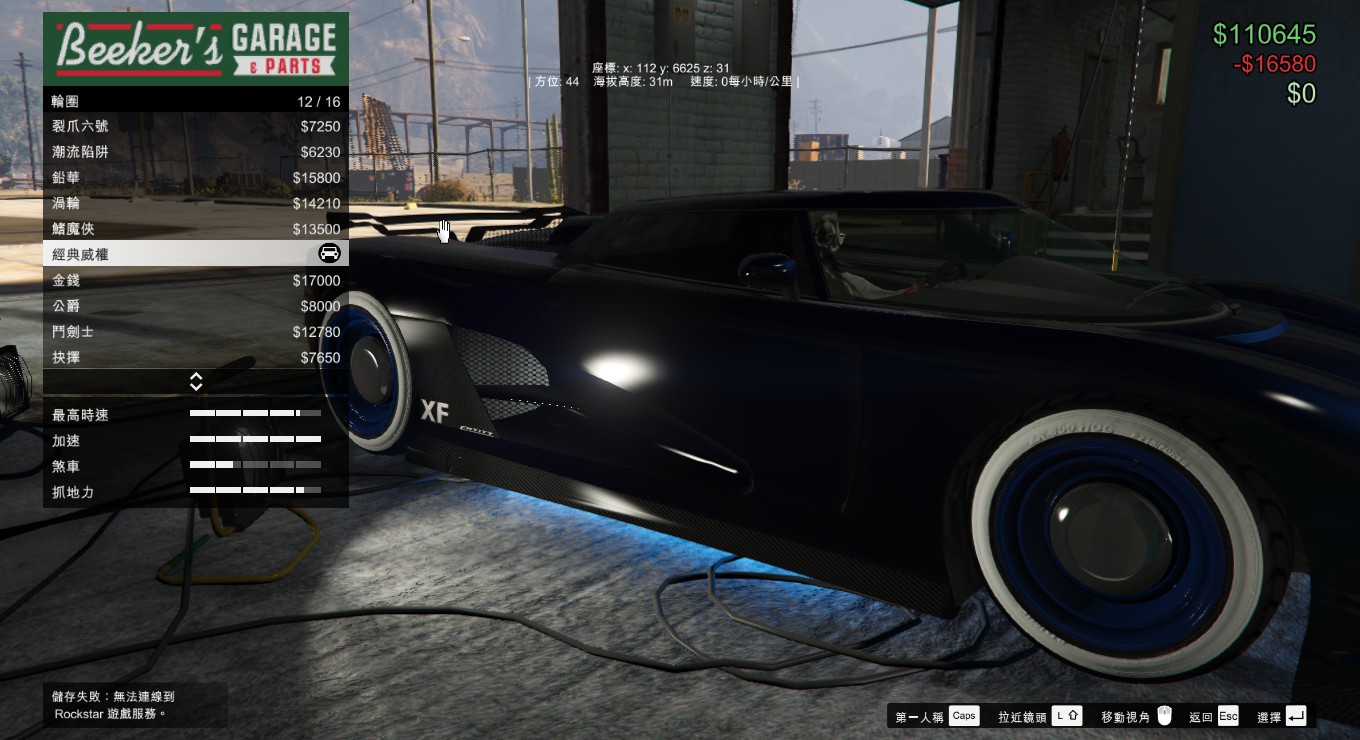1360x740 pixels.
Task: Select the 裂爪六號 wheel for $7250
Action: tap(195, 127)
